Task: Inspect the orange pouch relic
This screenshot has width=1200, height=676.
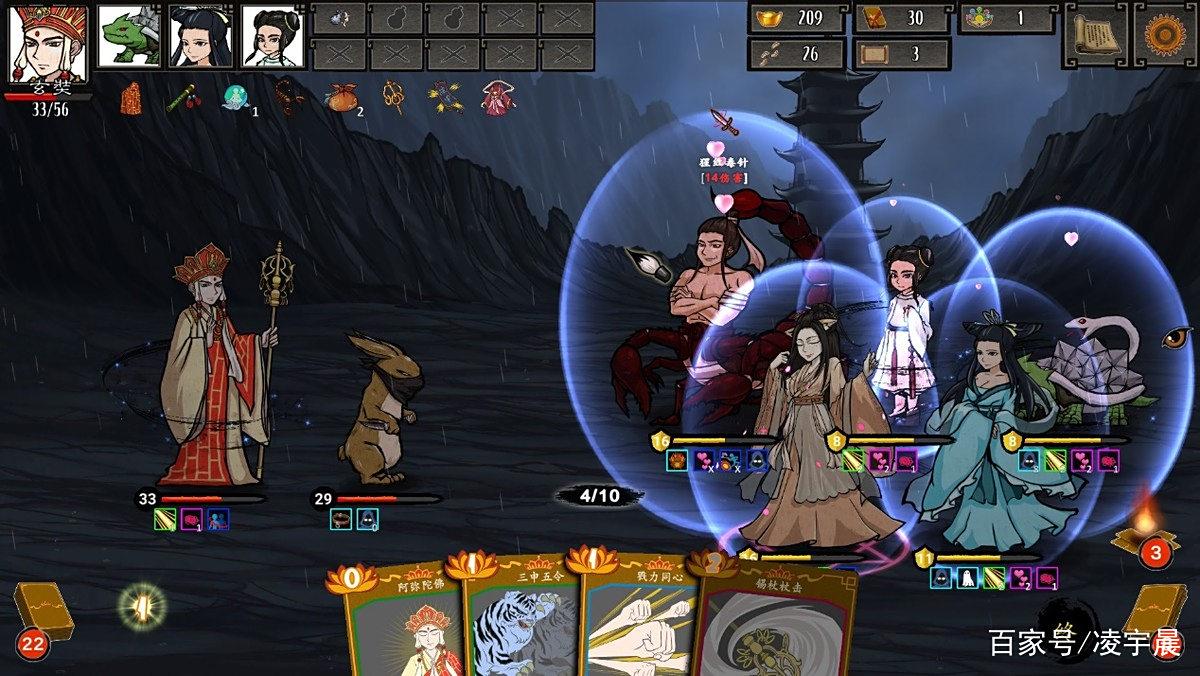Action: (x=341, y=98)
